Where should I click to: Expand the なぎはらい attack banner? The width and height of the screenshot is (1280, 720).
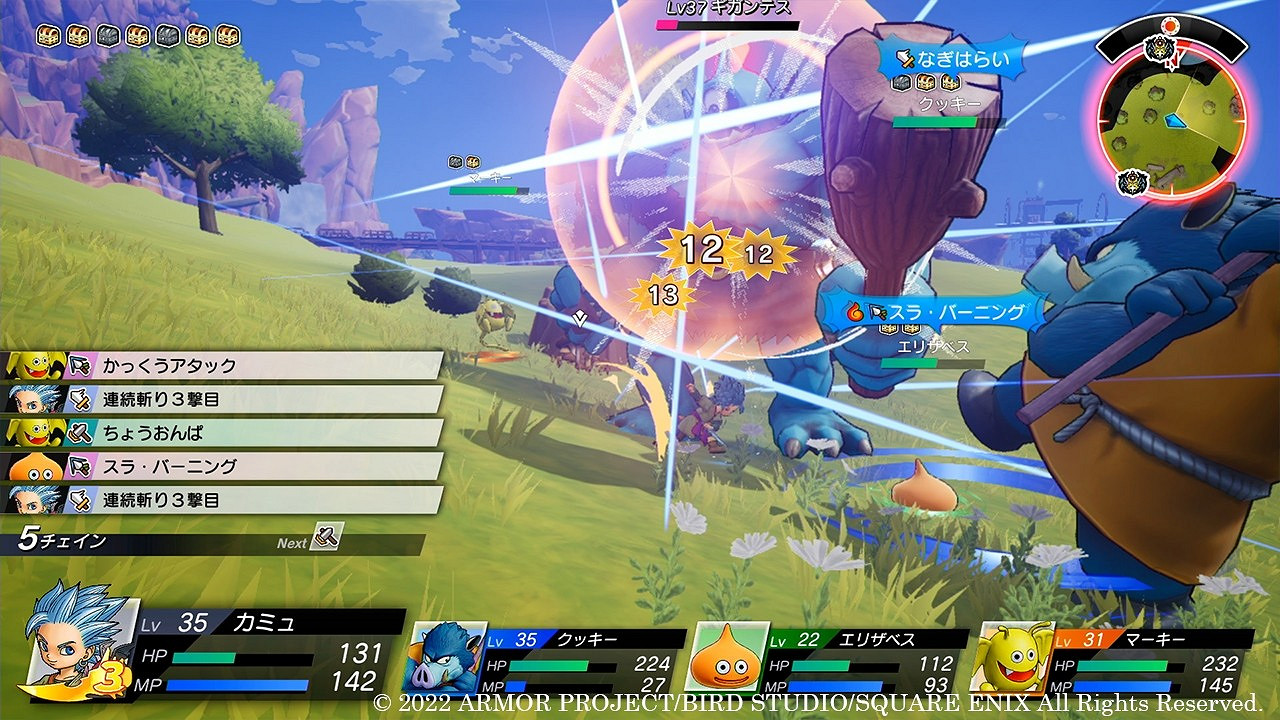click(x=950, y=60)
